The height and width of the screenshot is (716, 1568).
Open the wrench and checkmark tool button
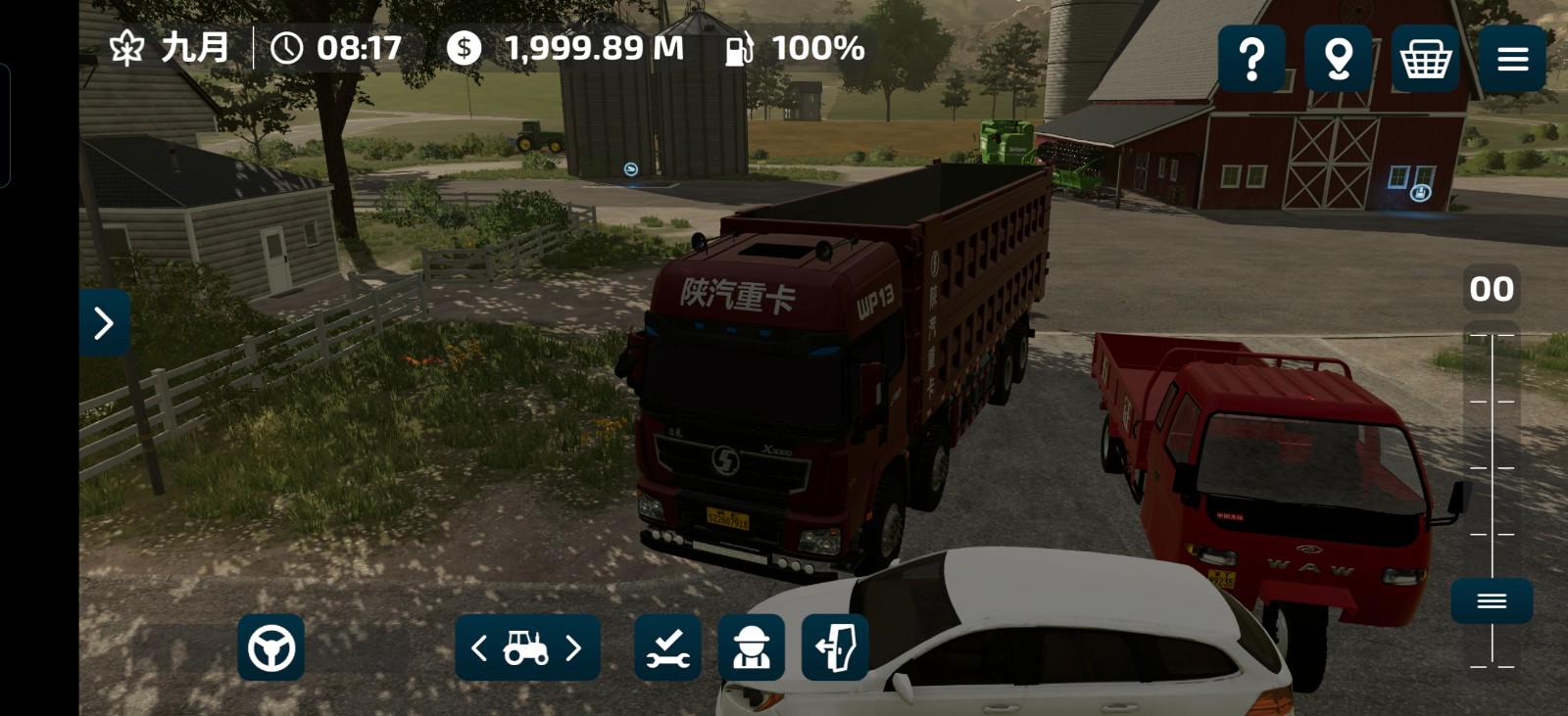point(667,647)
